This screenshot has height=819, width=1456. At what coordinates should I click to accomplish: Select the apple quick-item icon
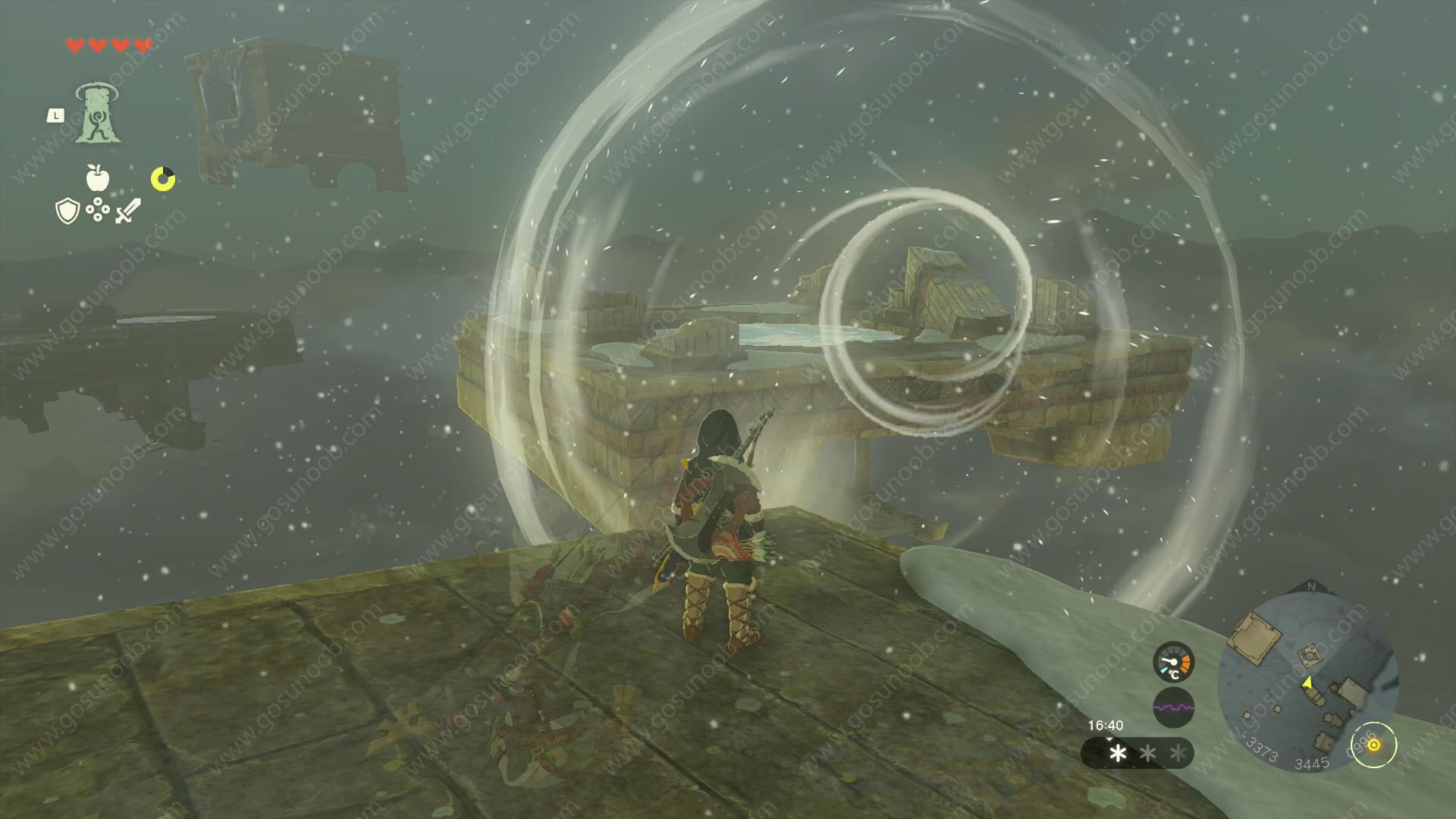98,178
